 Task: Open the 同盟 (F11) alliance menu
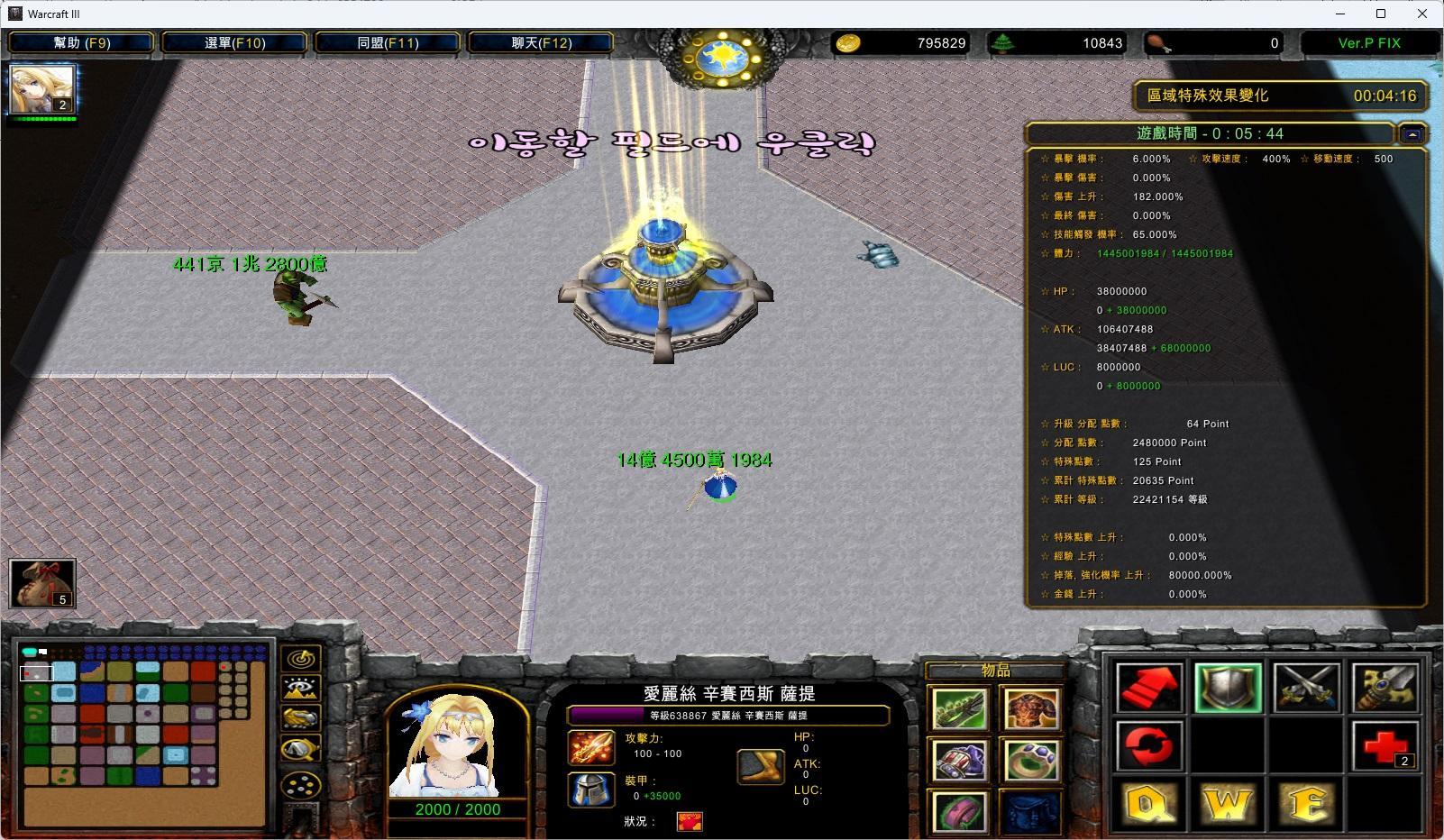coord(388,42)
